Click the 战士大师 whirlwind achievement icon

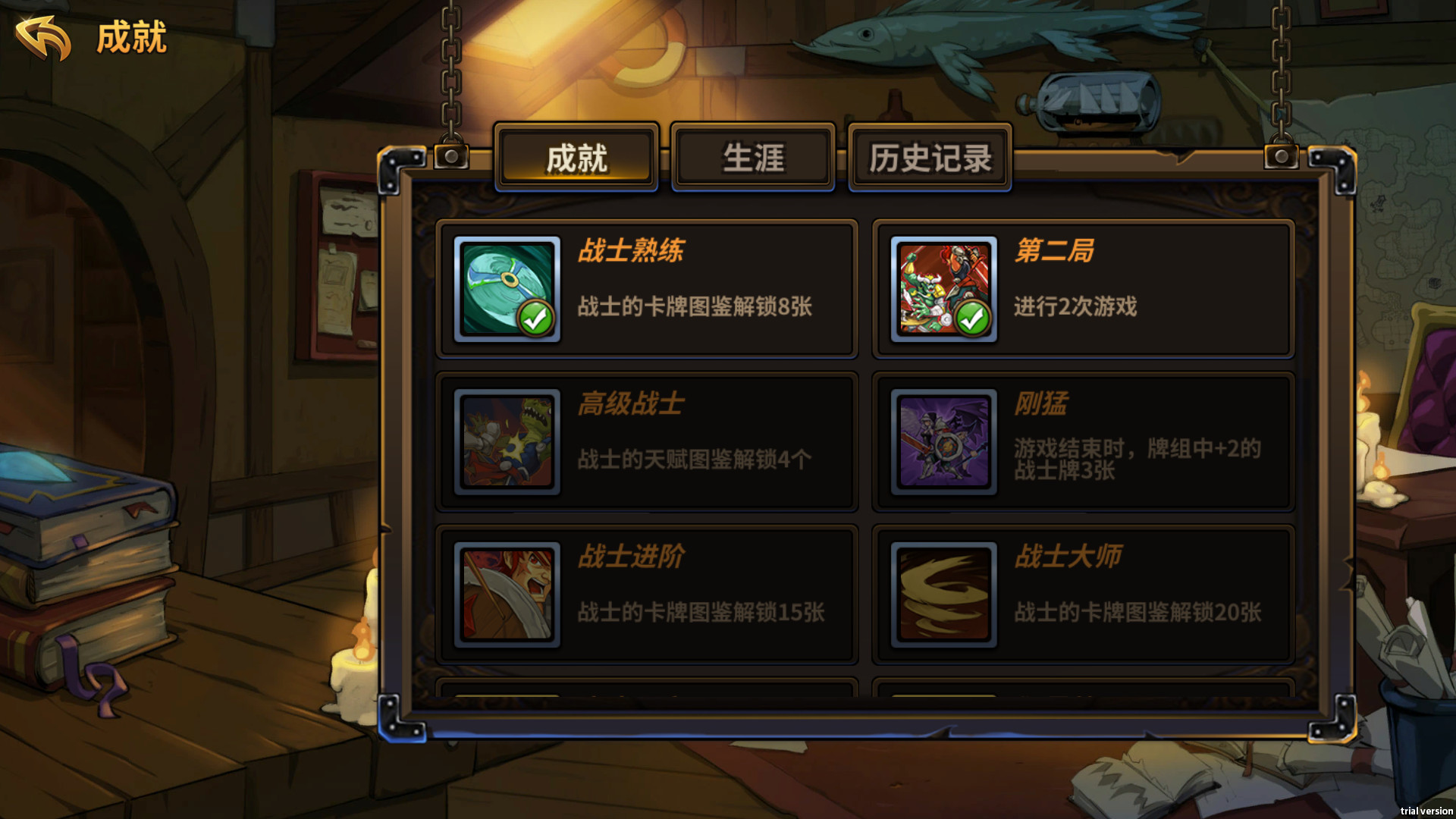point(943,595)
